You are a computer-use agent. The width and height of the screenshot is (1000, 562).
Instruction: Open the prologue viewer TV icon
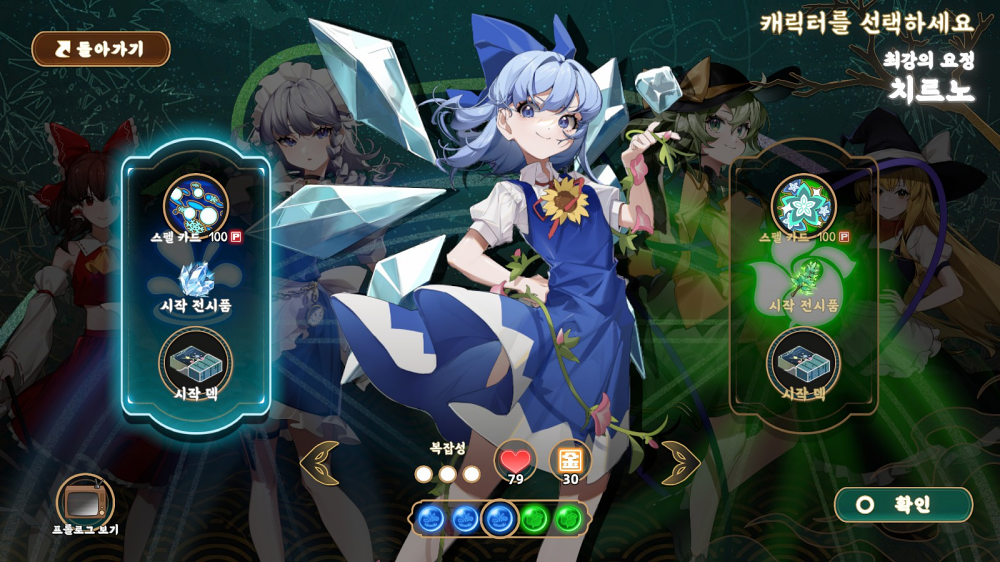click(x=85, y=500)
